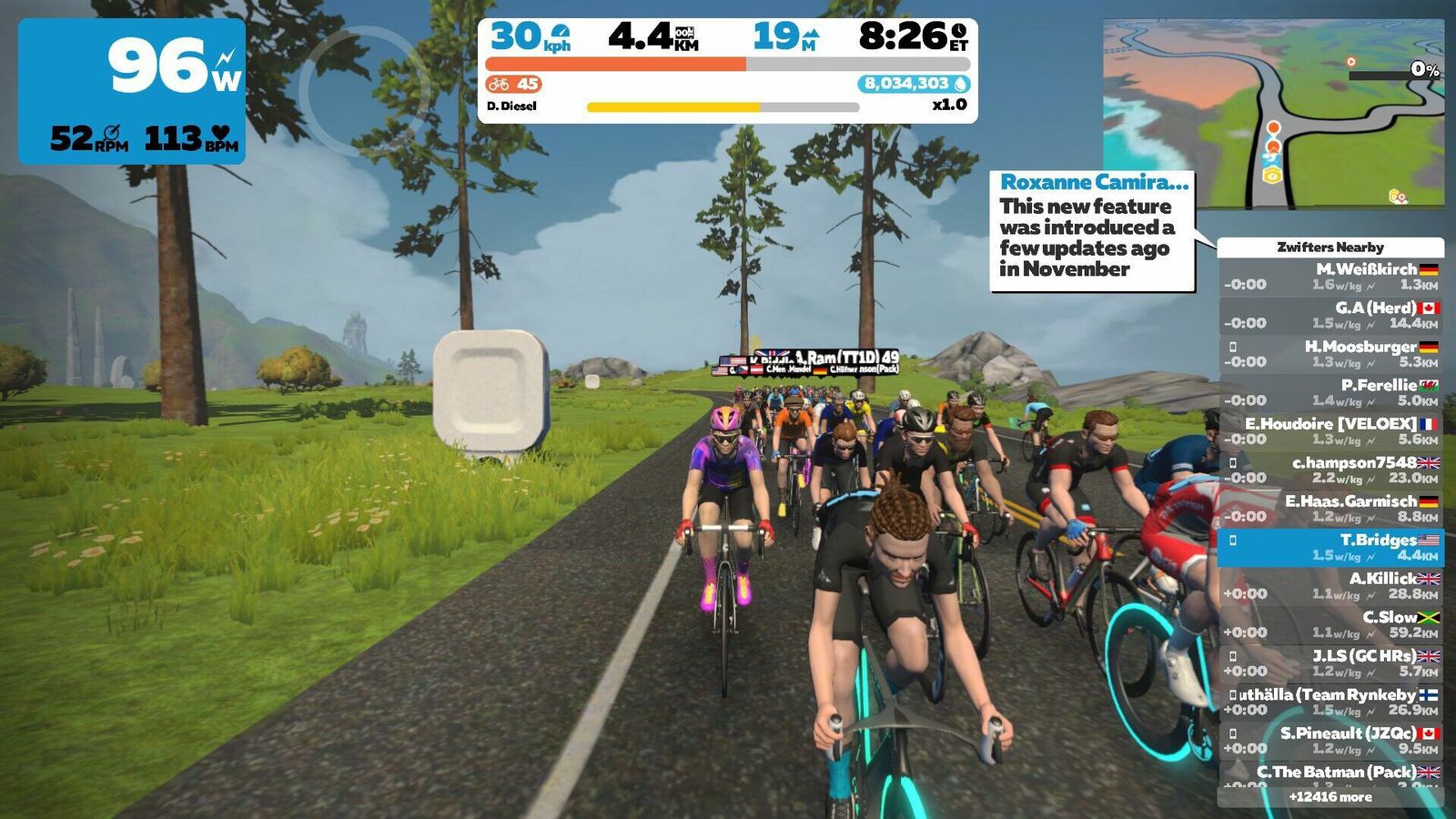The width and height of the screenshot is (1456, 819).
Task: Click P.Ferellie in the rider list
Action: pos(1330,392)
